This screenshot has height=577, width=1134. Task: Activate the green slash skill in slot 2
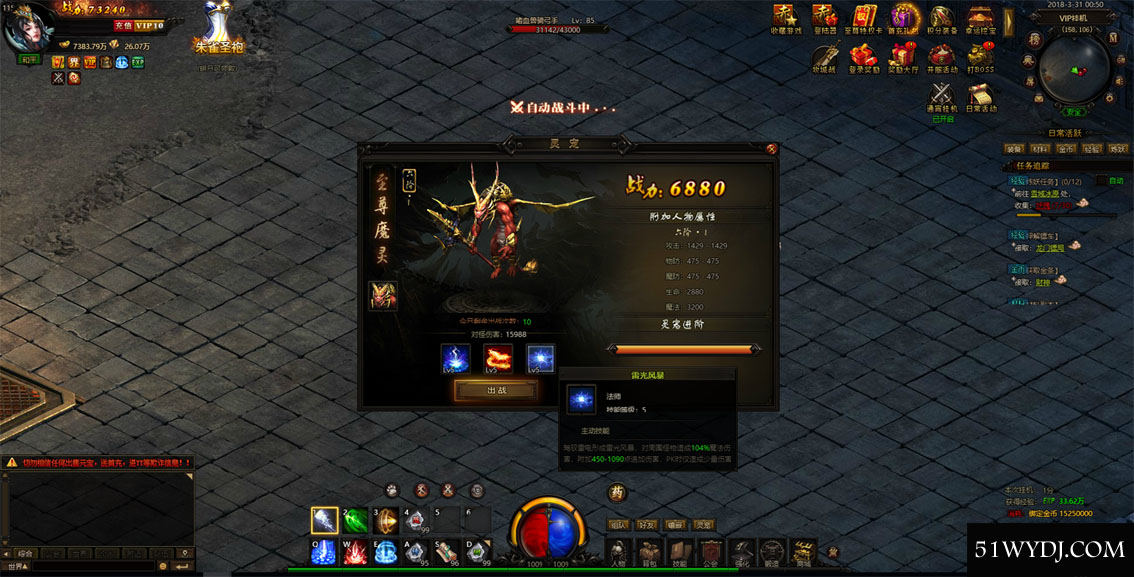coord(355,520)
